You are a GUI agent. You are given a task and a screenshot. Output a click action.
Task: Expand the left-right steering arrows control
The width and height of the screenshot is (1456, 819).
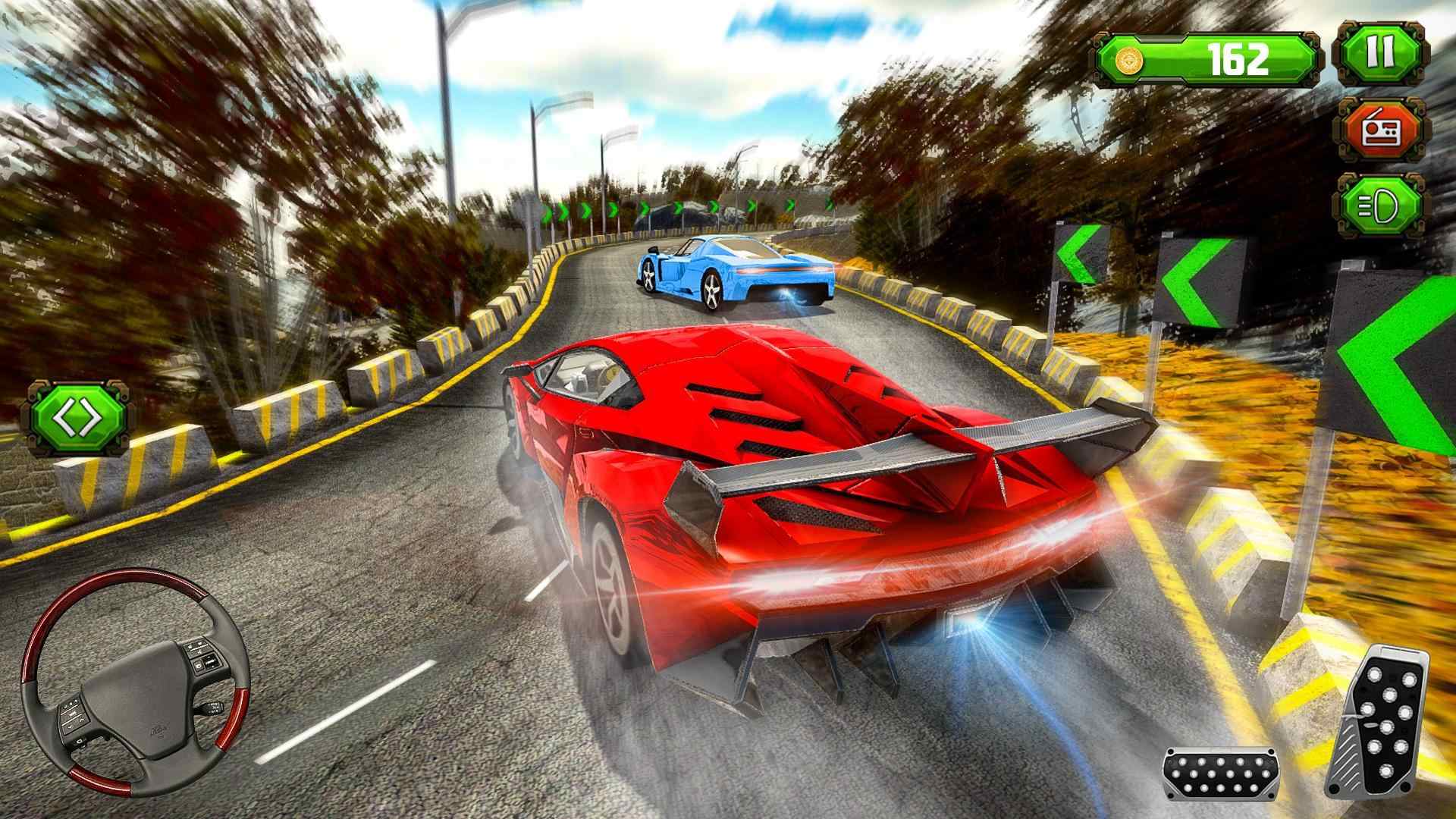click(76, 415)
